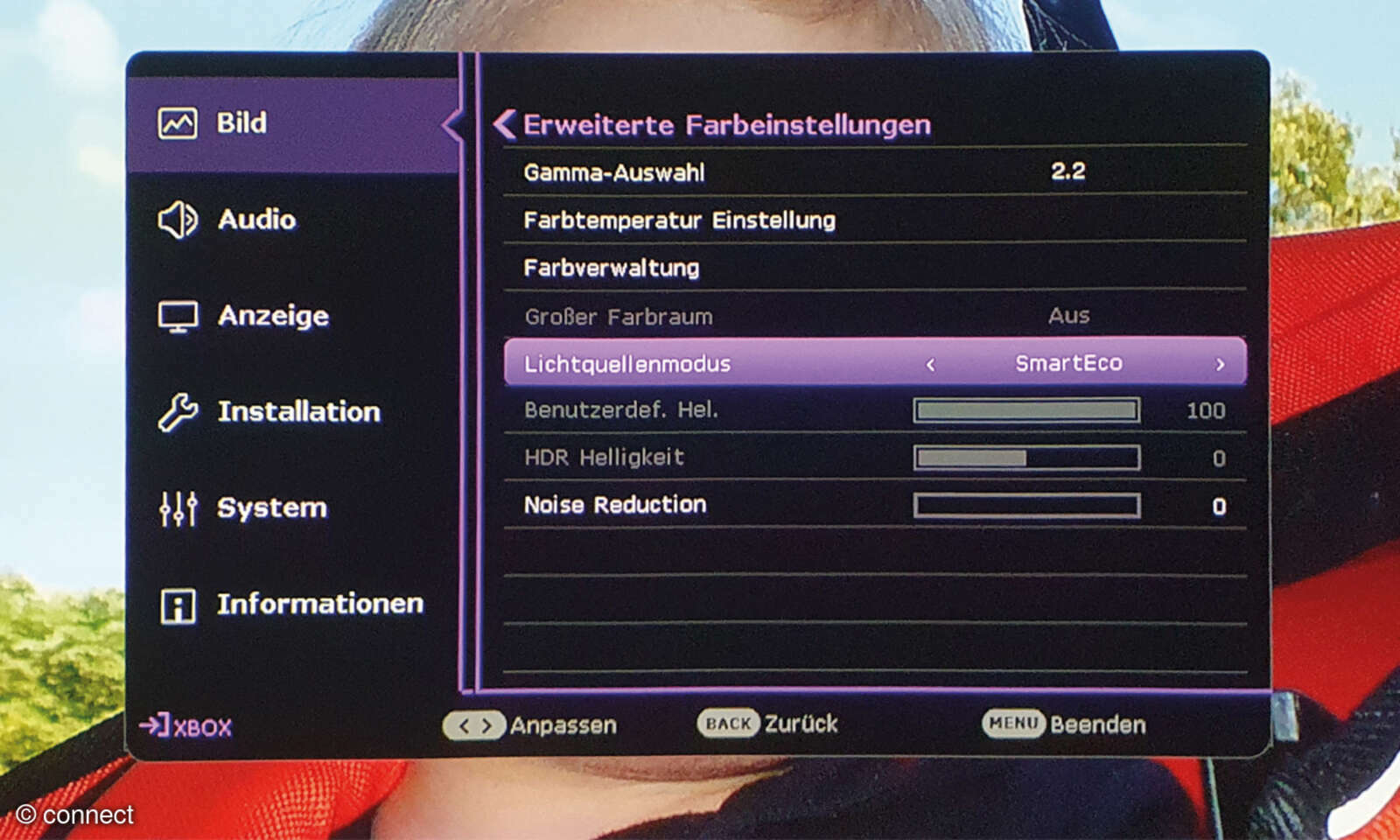
Task: Toggle Noise Reduction value
Action: pyautogui.click(x=1026, y=506)
